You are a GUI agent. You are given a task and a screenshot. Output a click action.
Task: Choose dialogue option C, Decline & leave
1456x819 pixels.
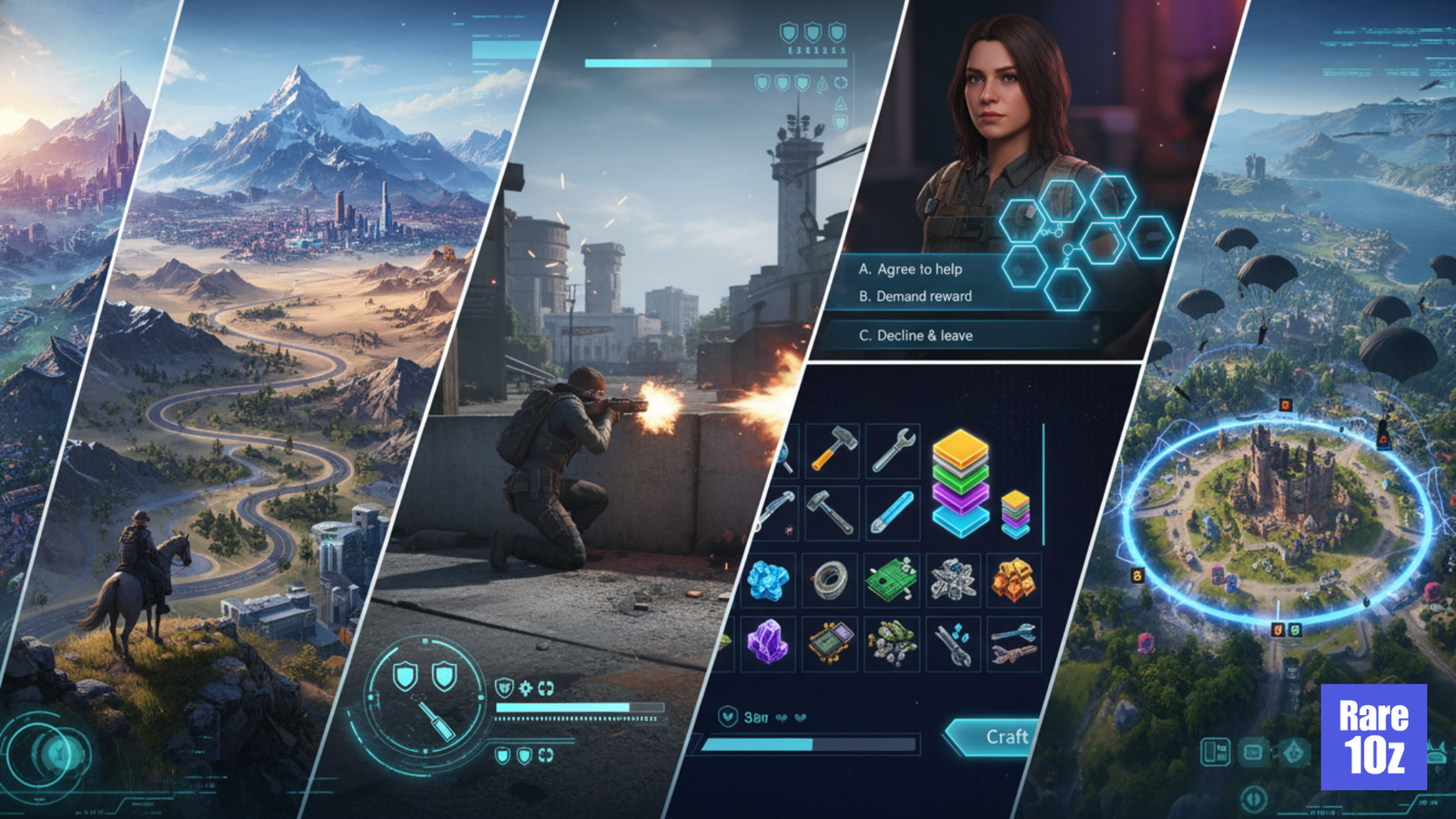(917, 335)
